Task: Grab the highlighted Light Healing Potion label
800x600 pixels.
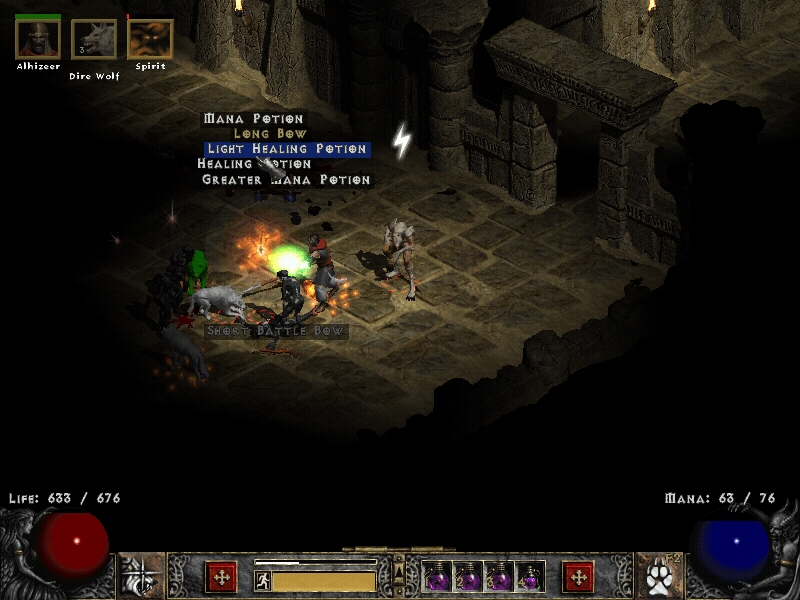Action: [x=286, y=149]
